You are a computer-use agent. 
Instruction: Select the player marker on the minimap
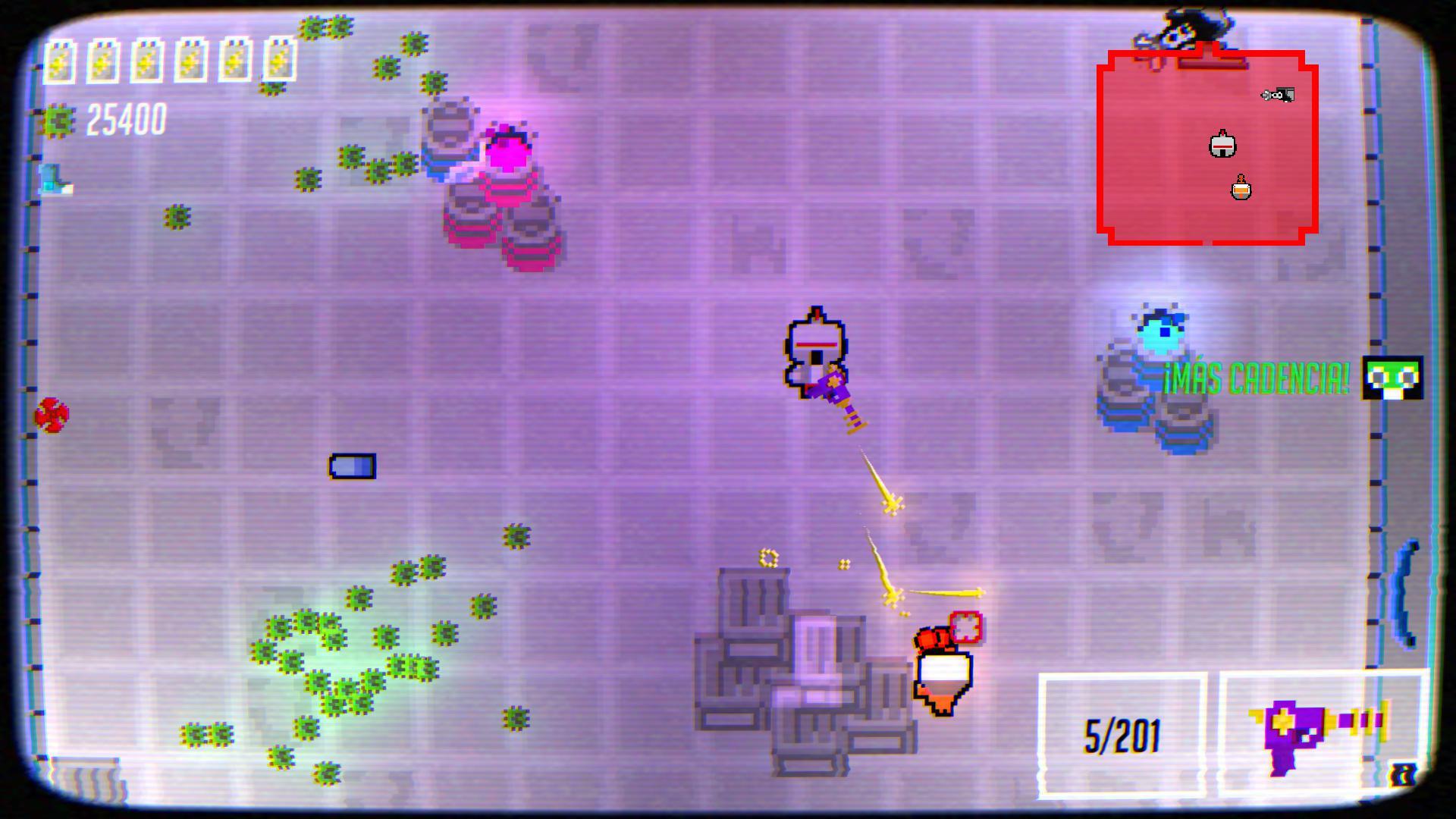coord(1225,146)
